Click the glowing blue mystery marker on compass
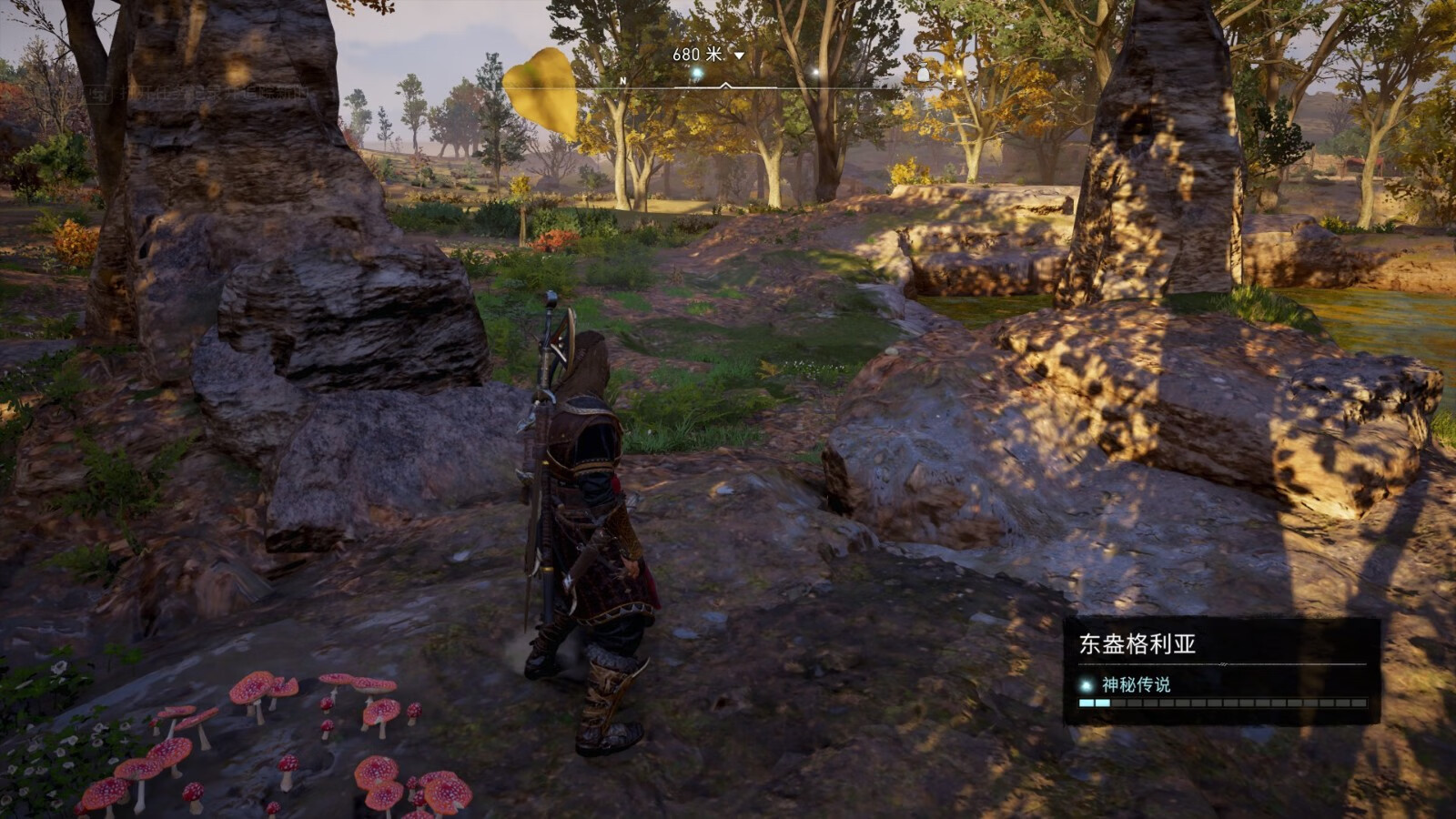The height and width of the screenshot is (819, 1456). point(697,73)
